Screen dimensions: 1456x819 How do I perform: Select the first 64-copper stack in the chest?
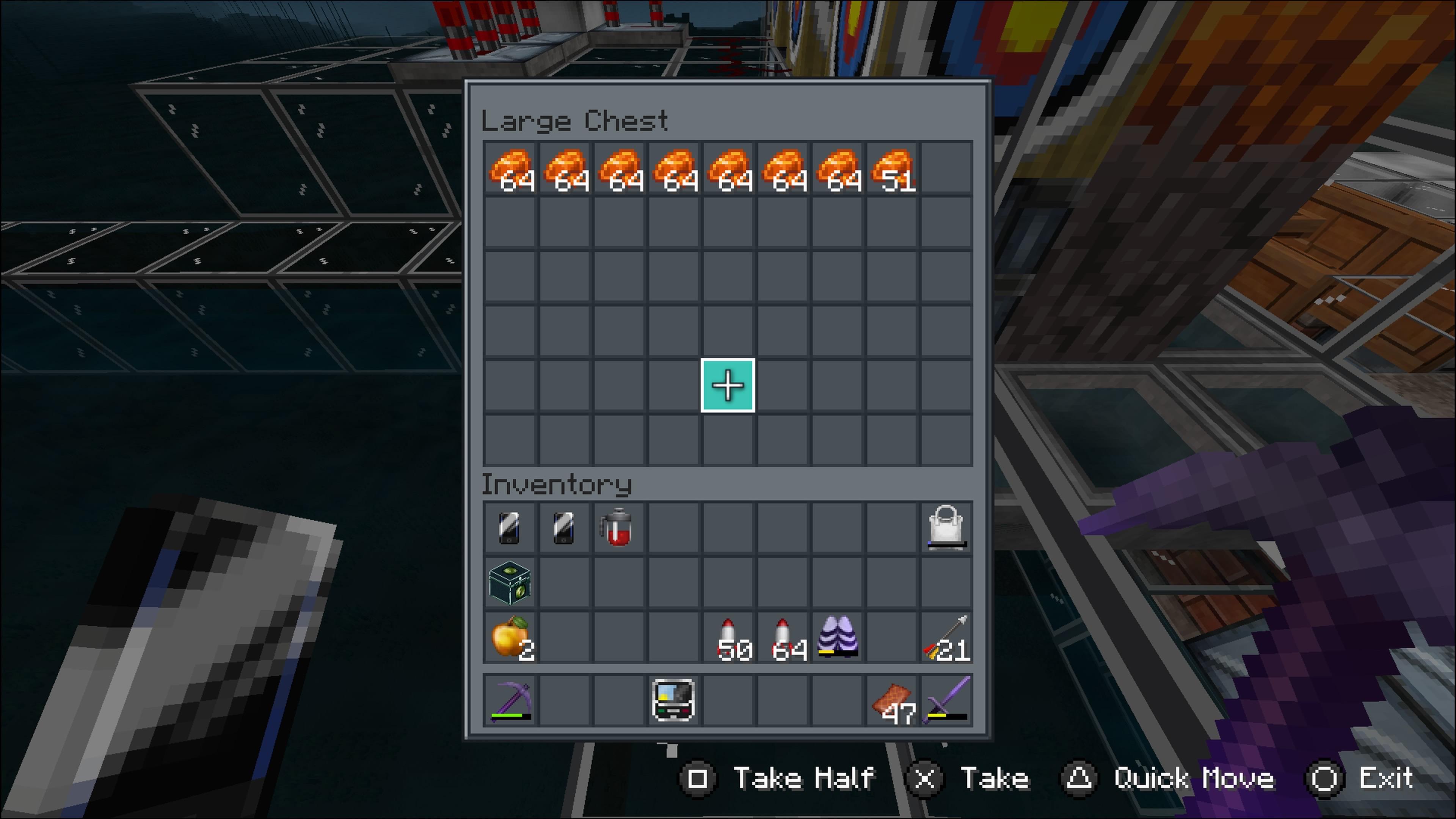(x=510, y=169)
